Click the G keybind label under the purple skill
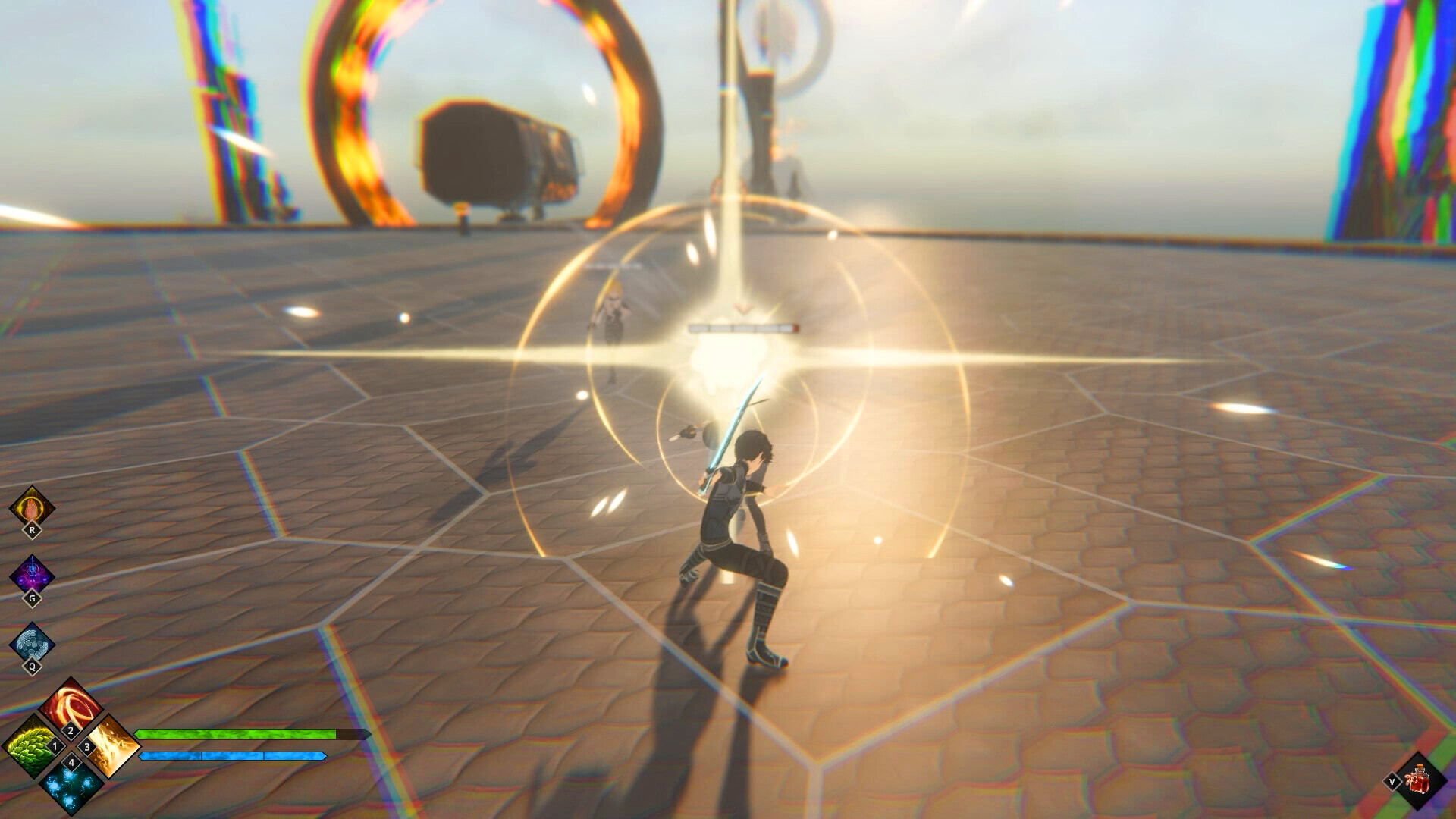The height and width of the screenshot is (819, 1456). pos(31,597)
